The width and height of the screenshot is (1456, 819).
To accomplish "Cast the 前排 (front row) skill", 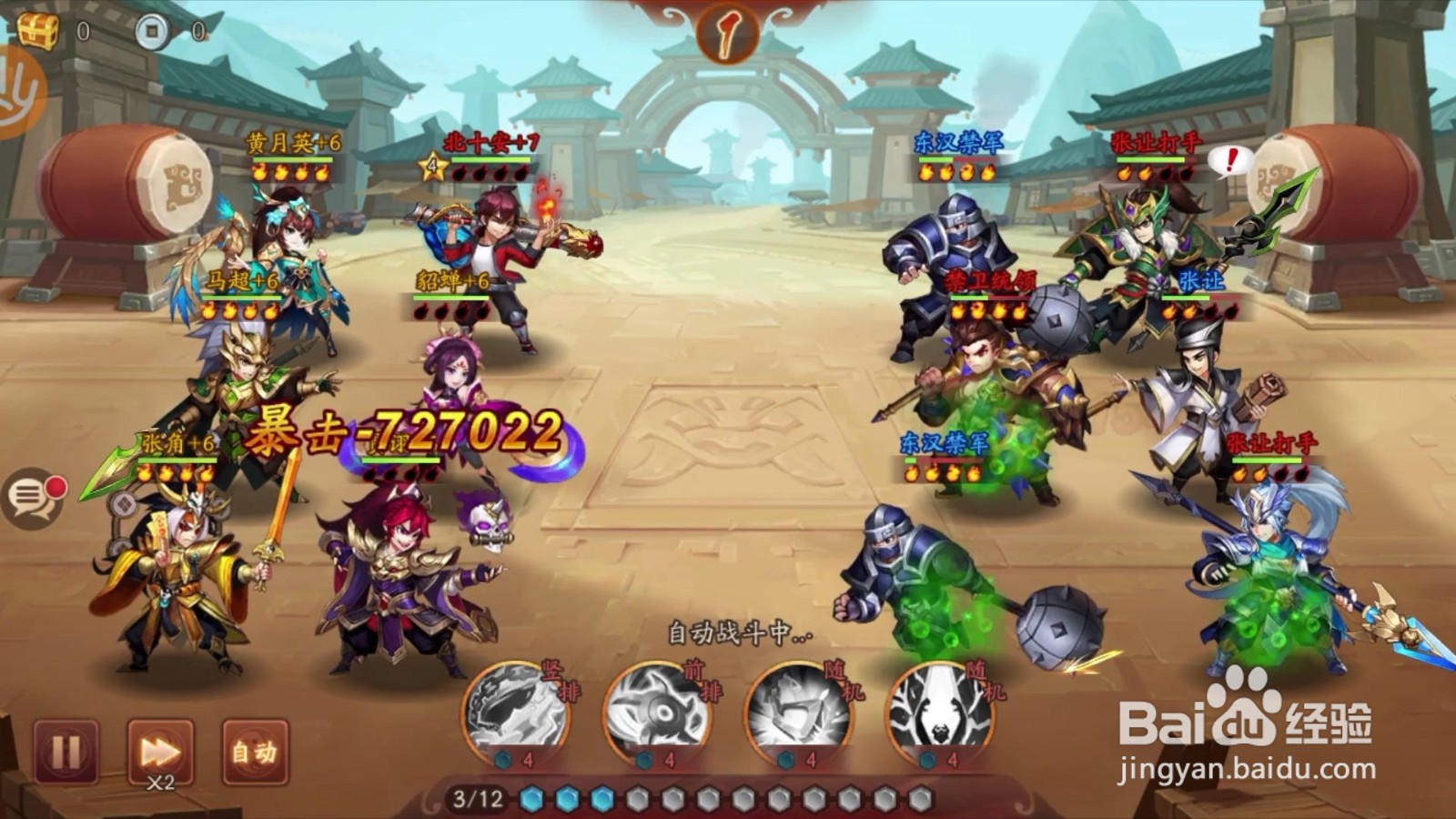I will click(x=660, y=713).
